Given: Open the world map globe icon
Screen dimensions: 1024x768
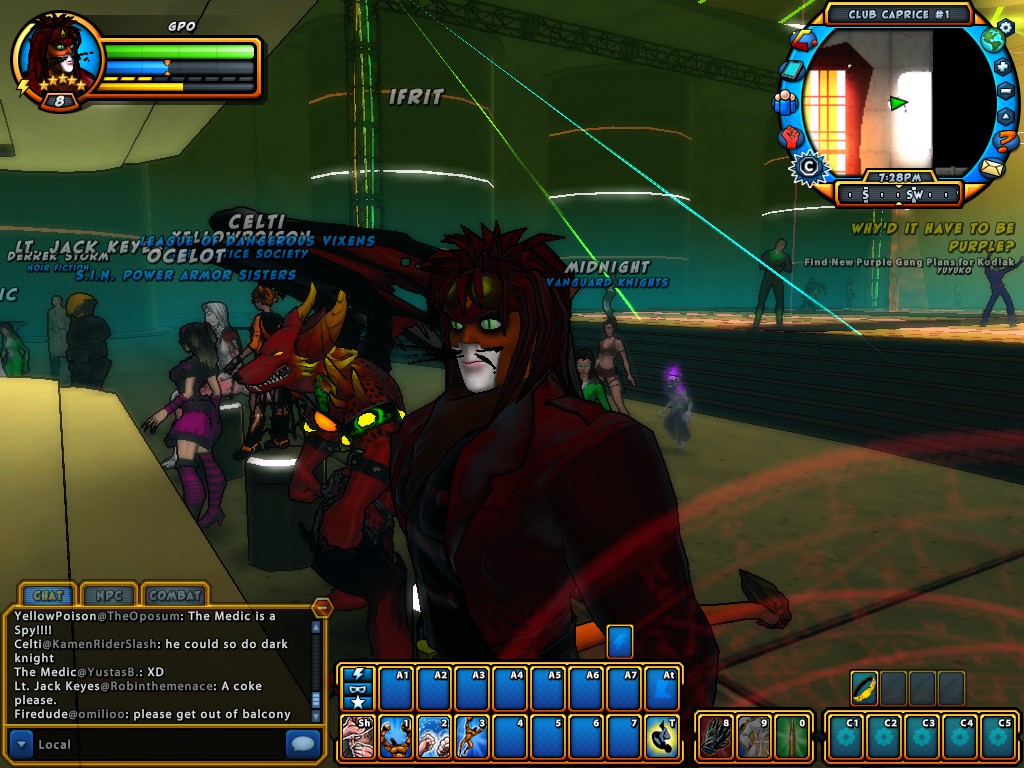Looking at the screenshot, I should (992, 41).
